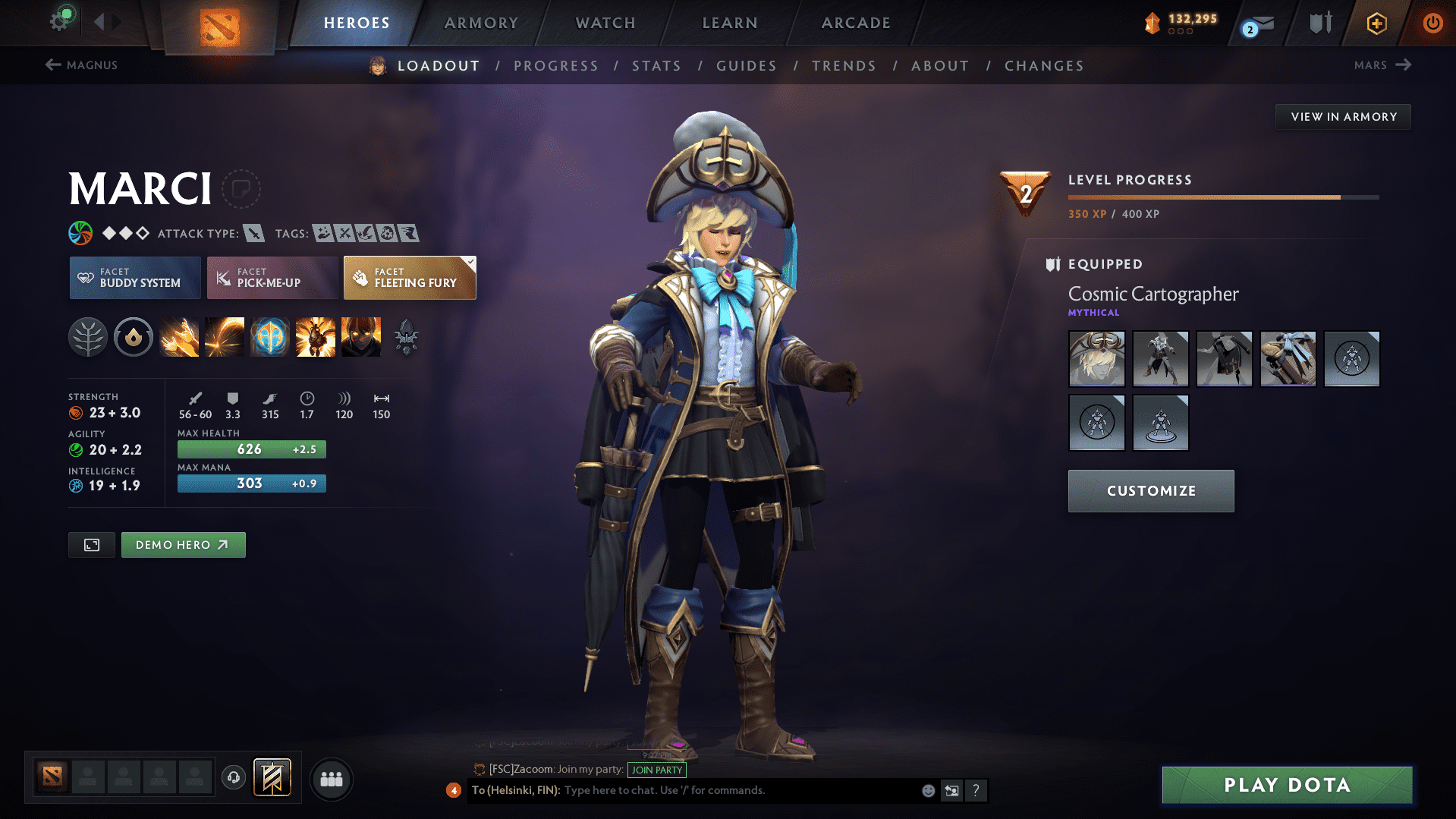Click the Customize loadout button

coord(1150,491)
